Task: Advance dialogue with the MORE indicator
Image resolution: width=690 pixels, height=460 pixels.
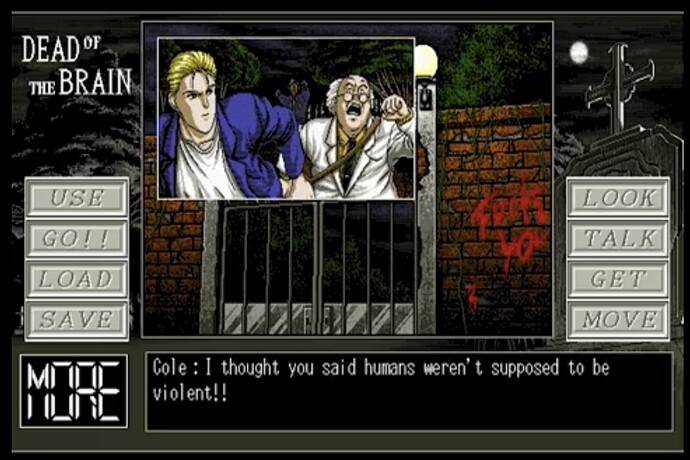Action: 74,391
